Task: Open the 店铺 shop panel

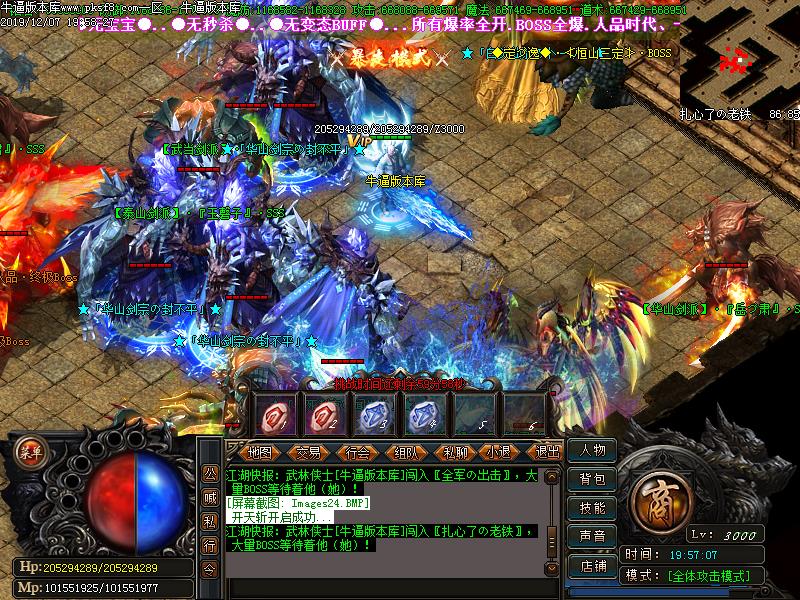Action: tap(592, 565)
